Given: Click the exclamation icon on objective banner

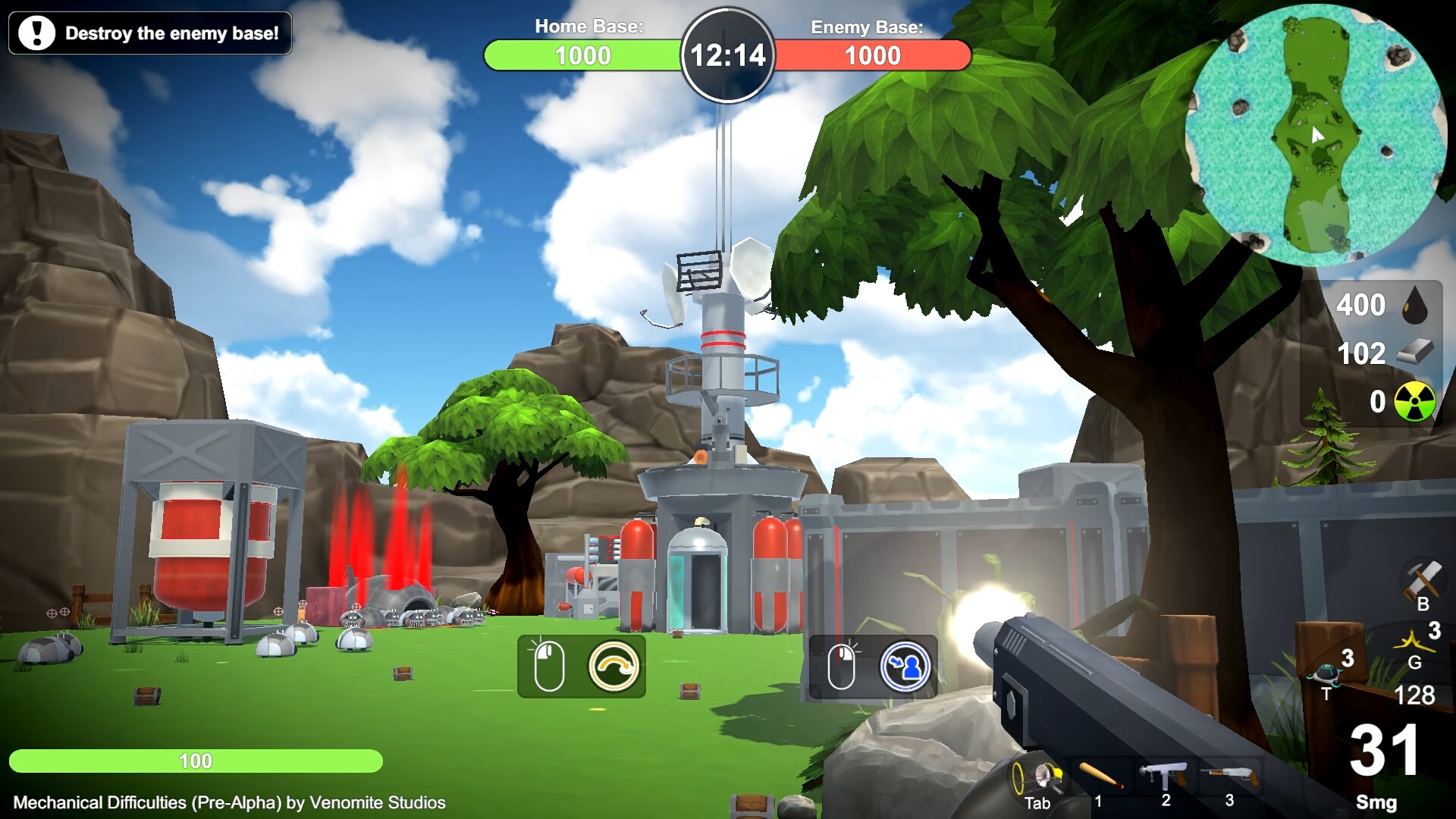Looking at the screenshot, I should (x=36, y=33).
